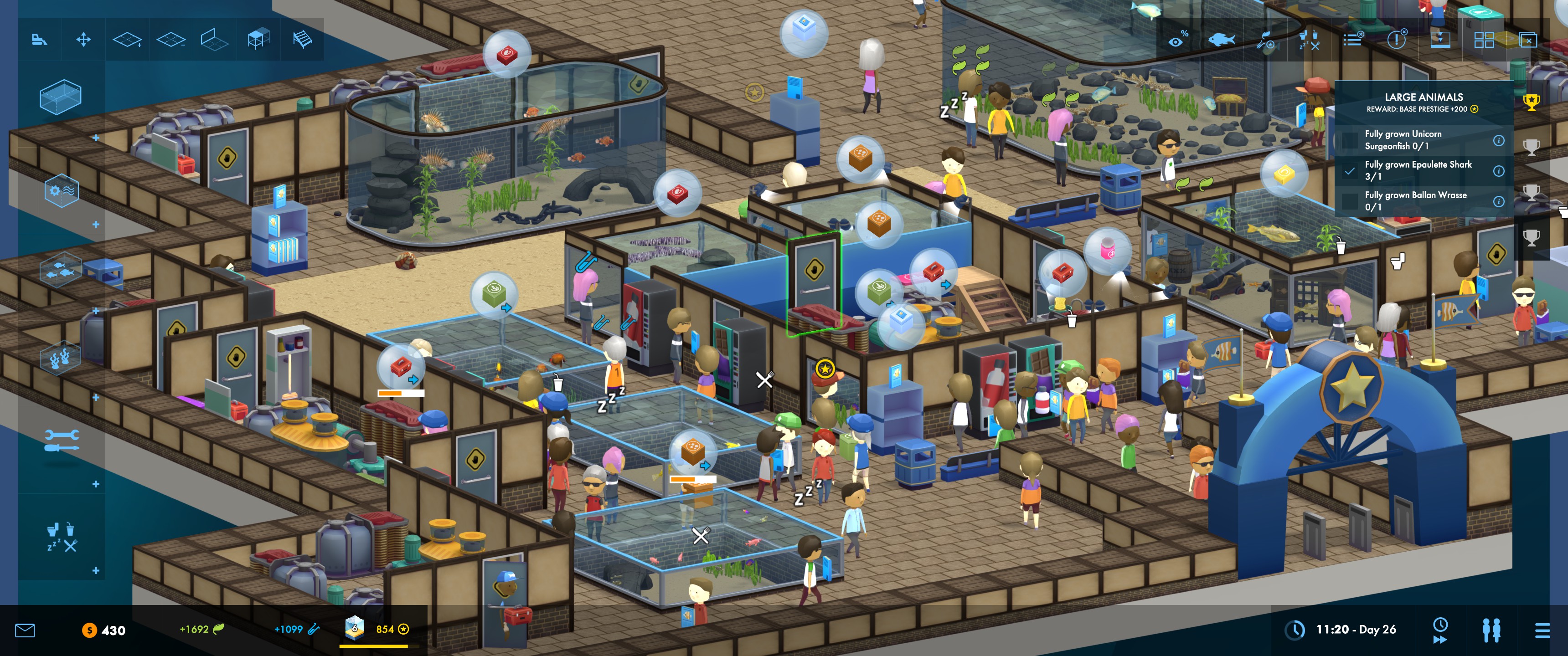Open the mail inbox
Viewport: 1568px width, 656px height.
click(x=25, y=630)
